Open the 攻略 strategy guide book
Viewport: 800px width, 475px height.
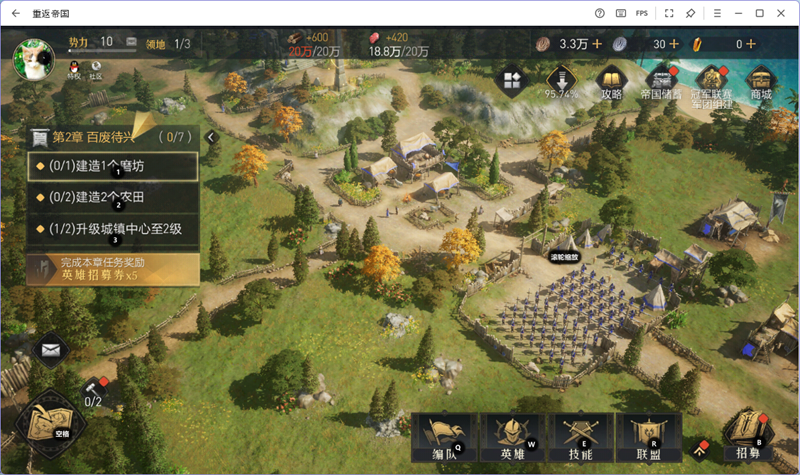(x=611, y=82)
